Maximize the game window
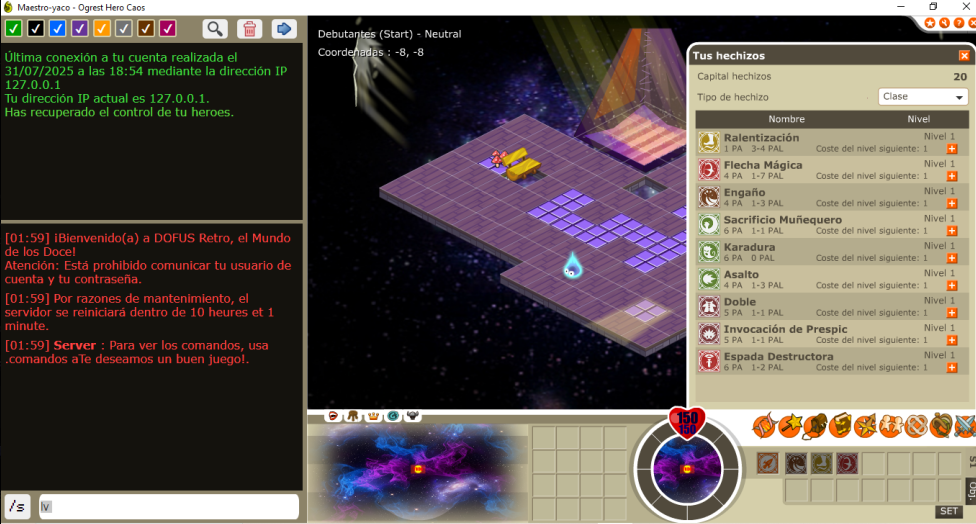This screenshot has width=976, height=524. (933, 7)
